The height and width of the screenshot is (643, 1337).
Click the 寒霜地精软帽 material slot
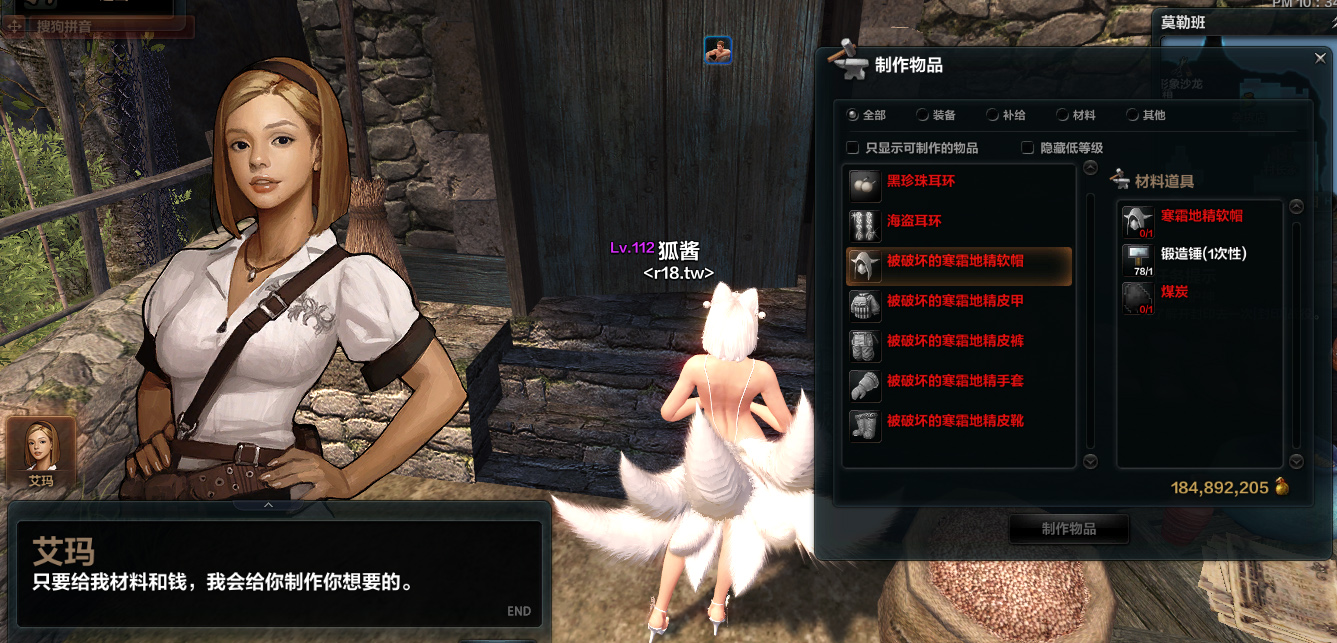1137,220
